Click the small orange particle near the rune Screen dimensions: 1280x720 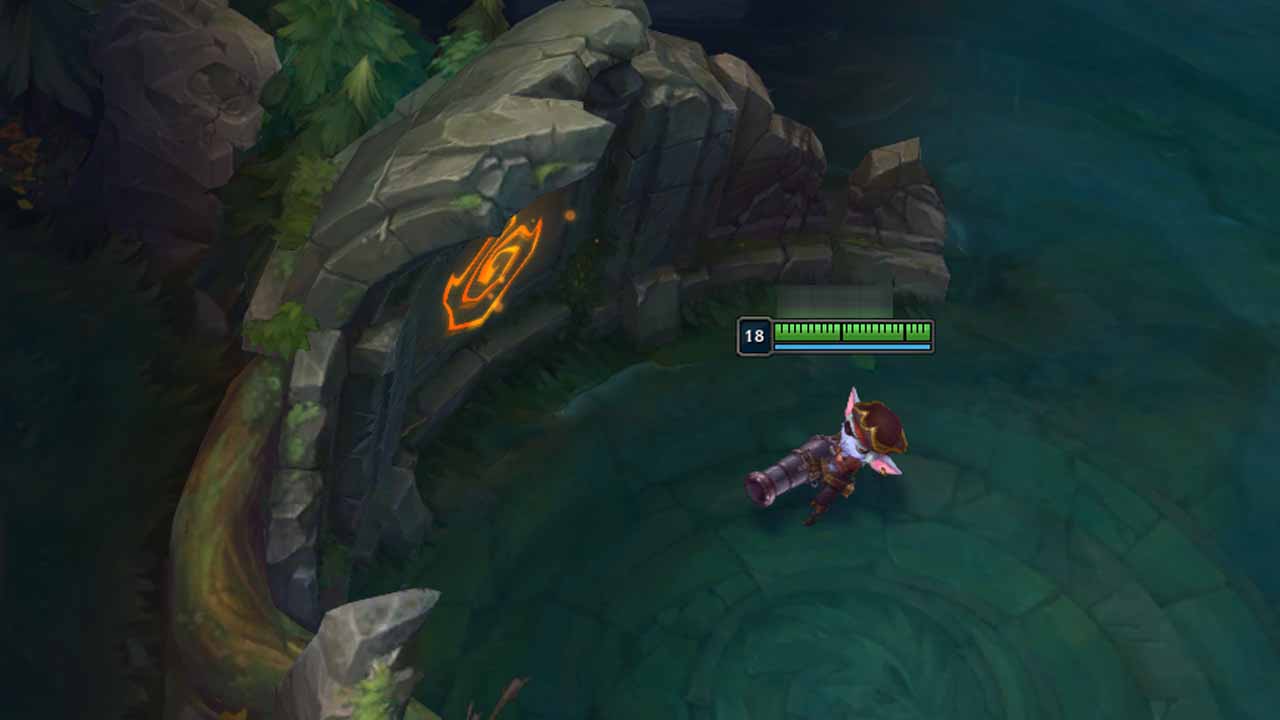572,213
